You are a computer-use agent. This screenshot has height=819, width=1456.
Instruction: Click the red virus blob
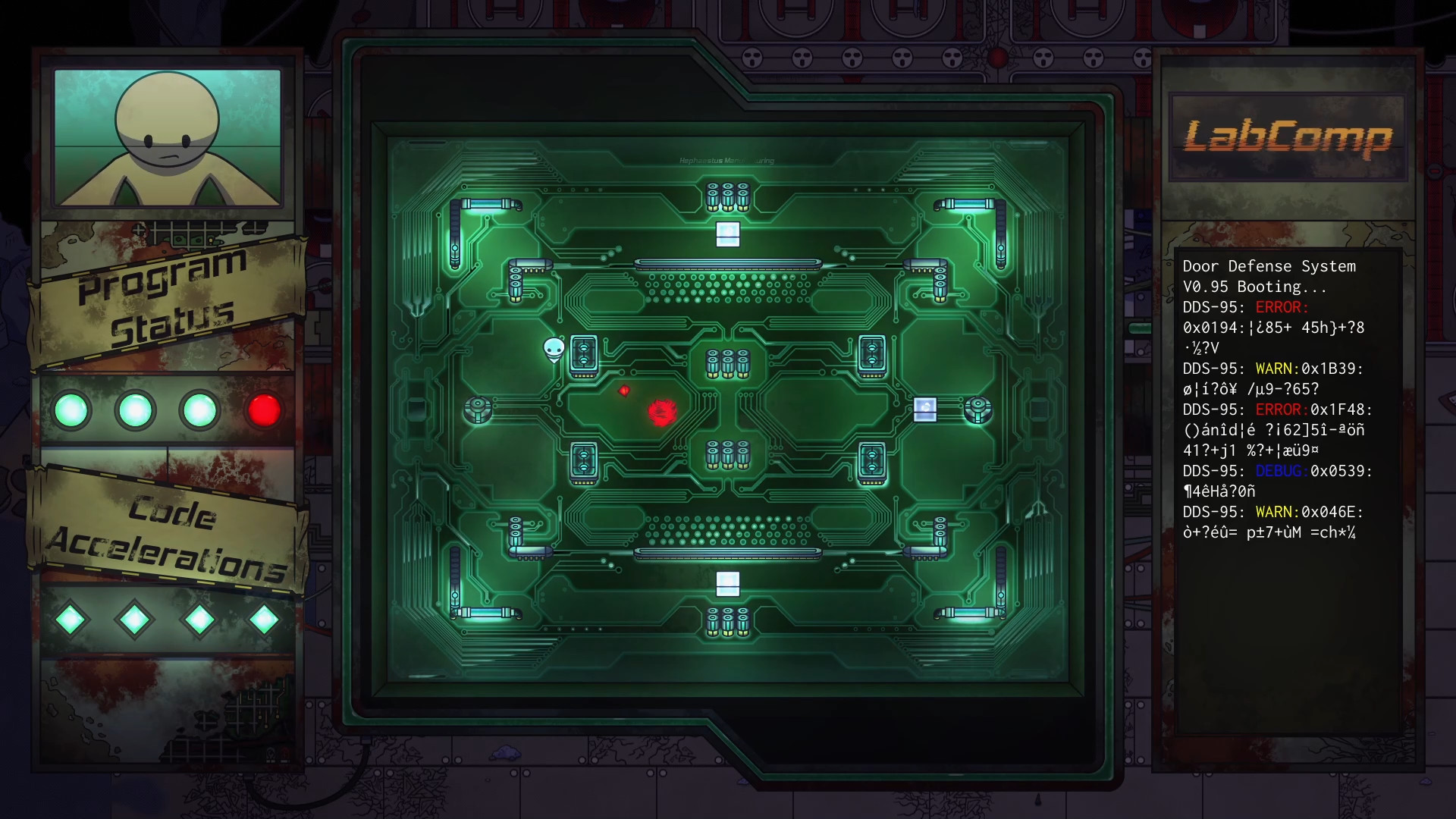pyautogui.click(x=661, y=409)
